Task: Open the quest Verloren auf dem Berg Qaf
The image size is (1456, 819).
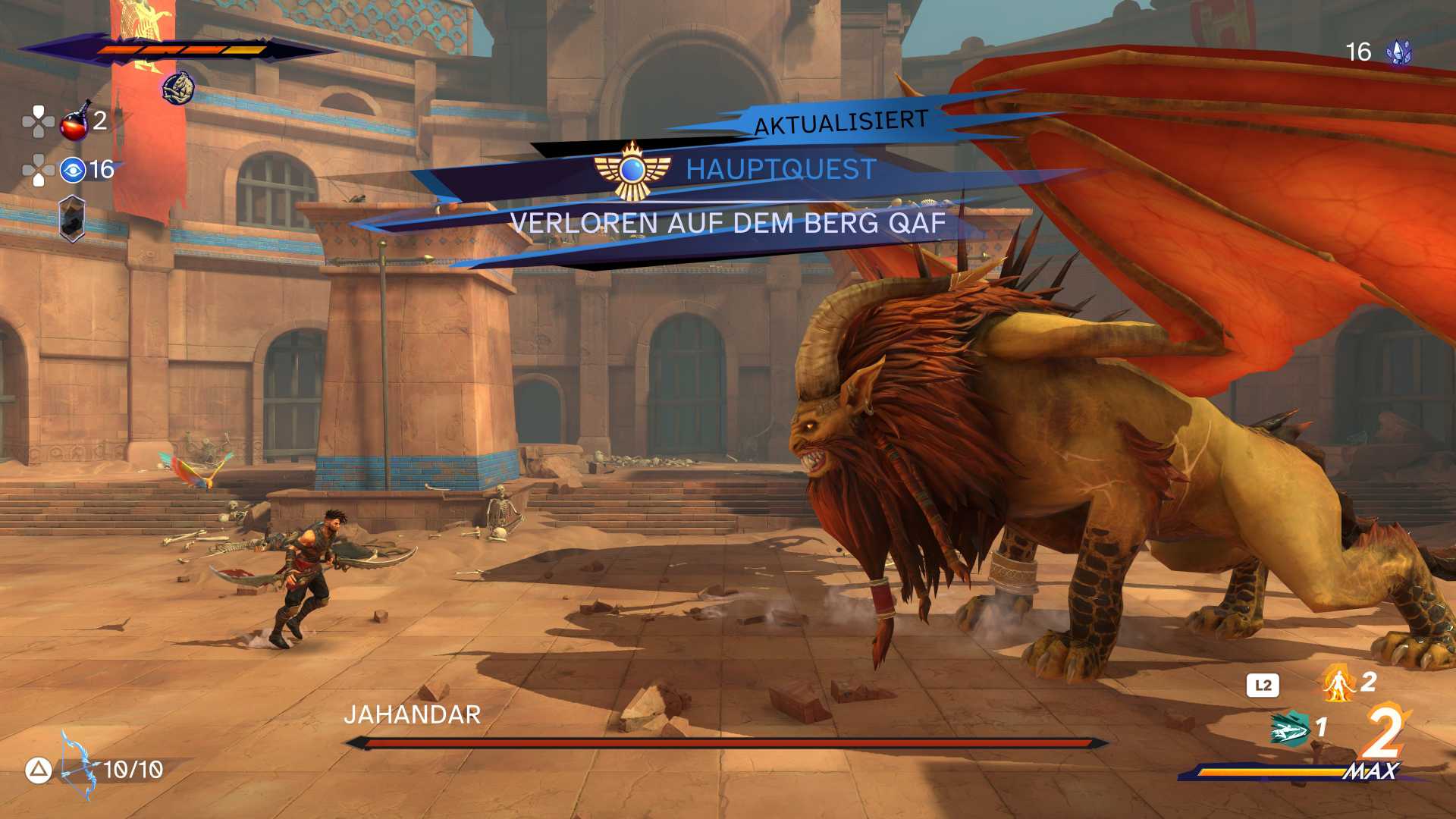Action: click(727, 224)
